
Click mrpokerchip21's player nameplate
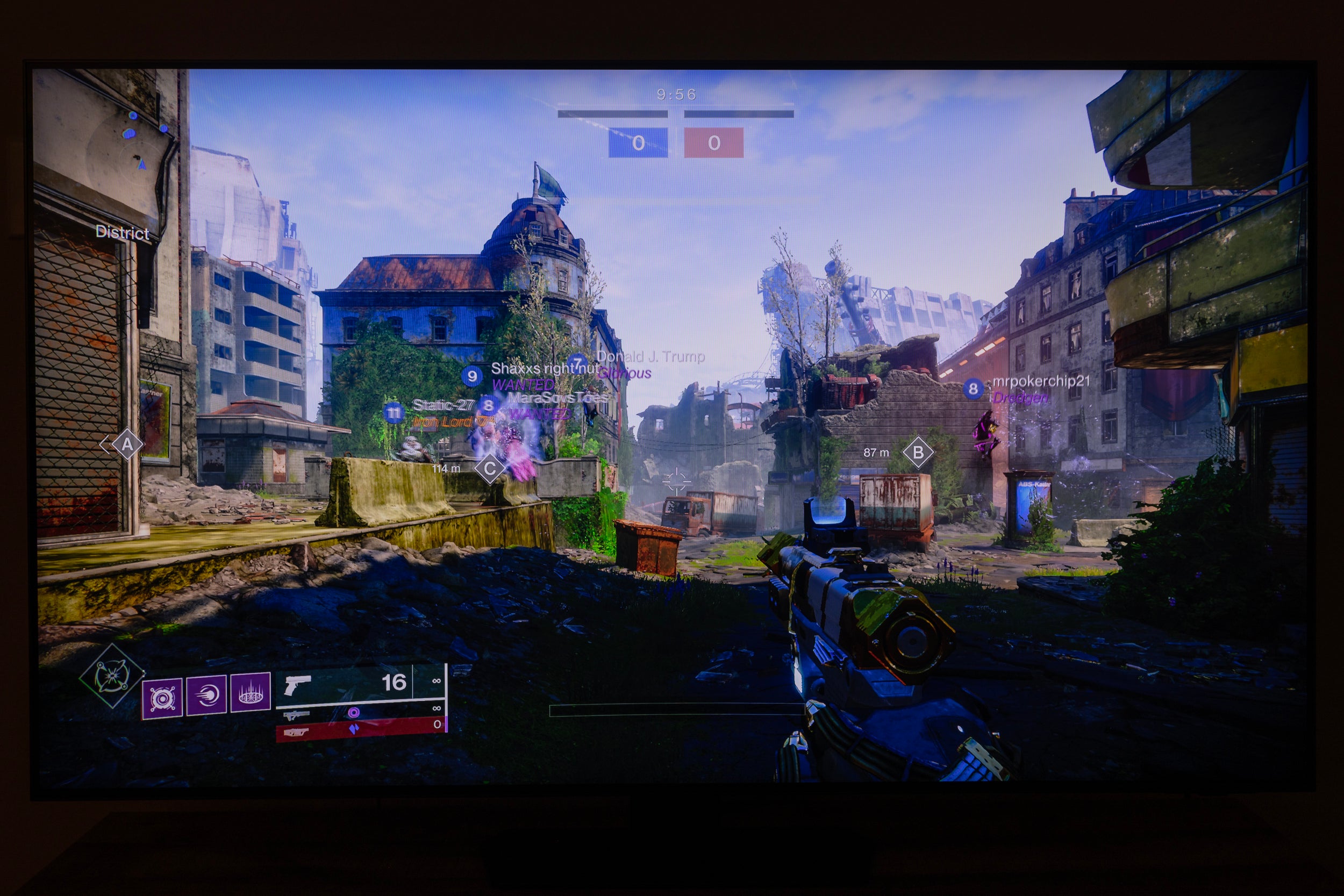point(1040,381)
